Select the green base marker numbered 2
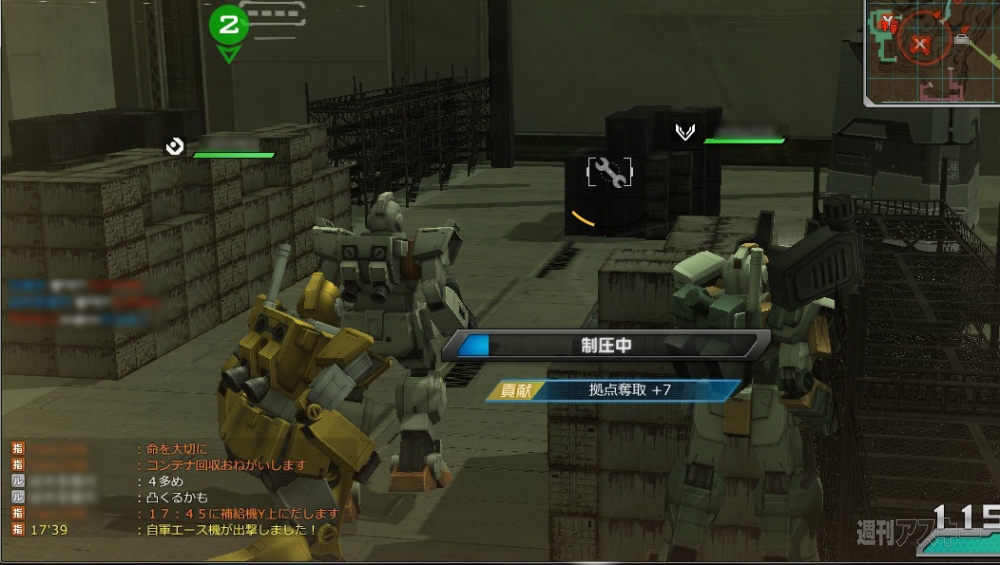Viewport: 1000px width, 565px height. 229,24
